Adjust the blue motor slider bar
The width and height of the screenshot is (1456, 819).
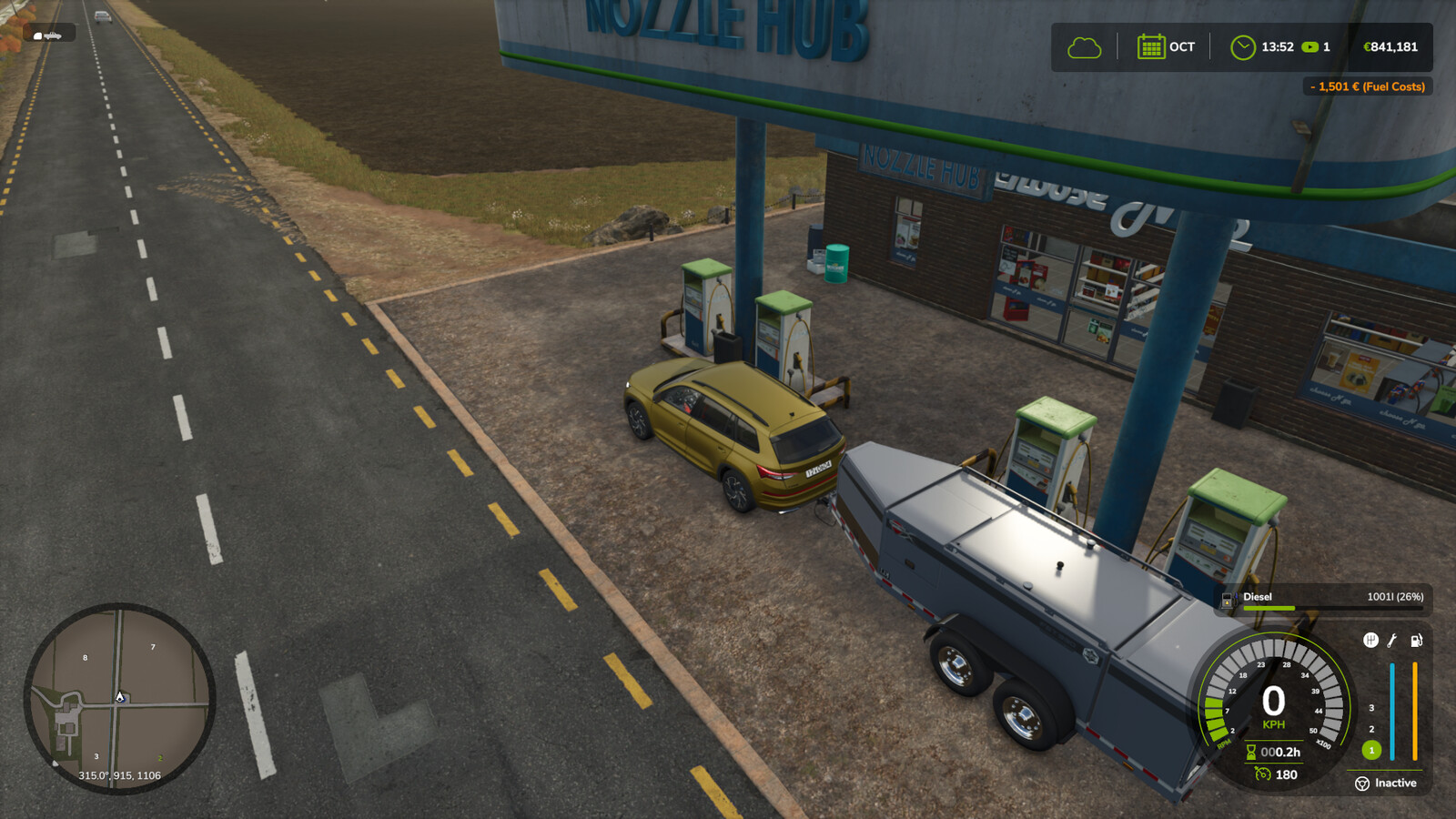pos(1392,710)
